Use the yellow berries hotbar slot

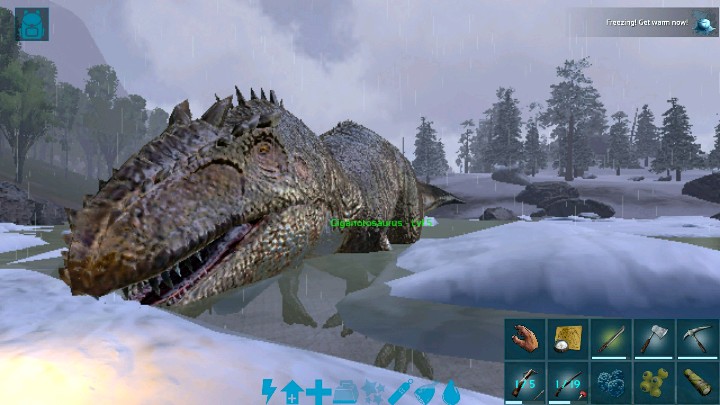[653, 382]
